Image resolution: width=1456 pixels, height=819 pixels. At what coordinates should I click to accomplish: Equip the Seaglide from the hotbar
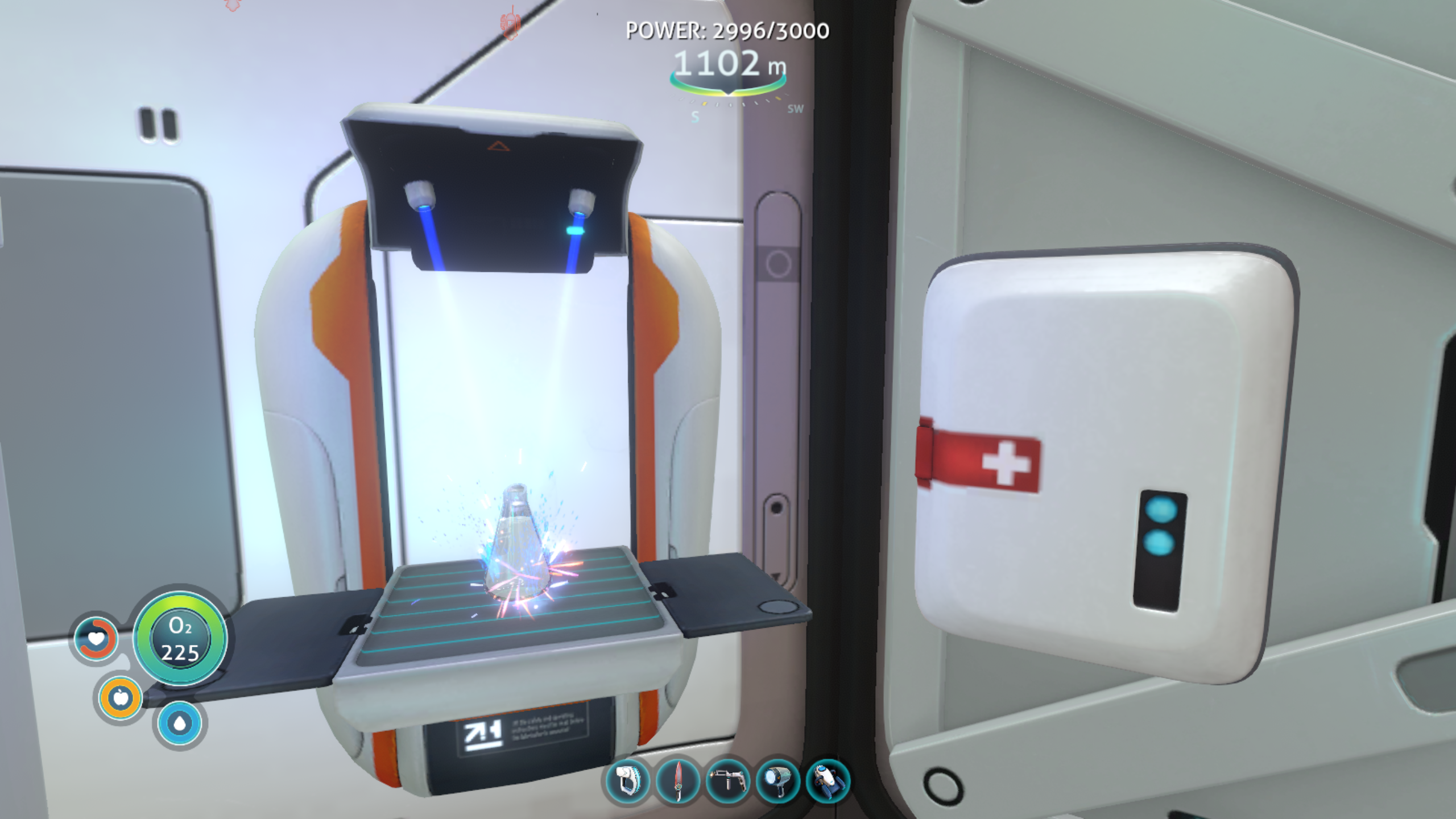coord(828,781)
